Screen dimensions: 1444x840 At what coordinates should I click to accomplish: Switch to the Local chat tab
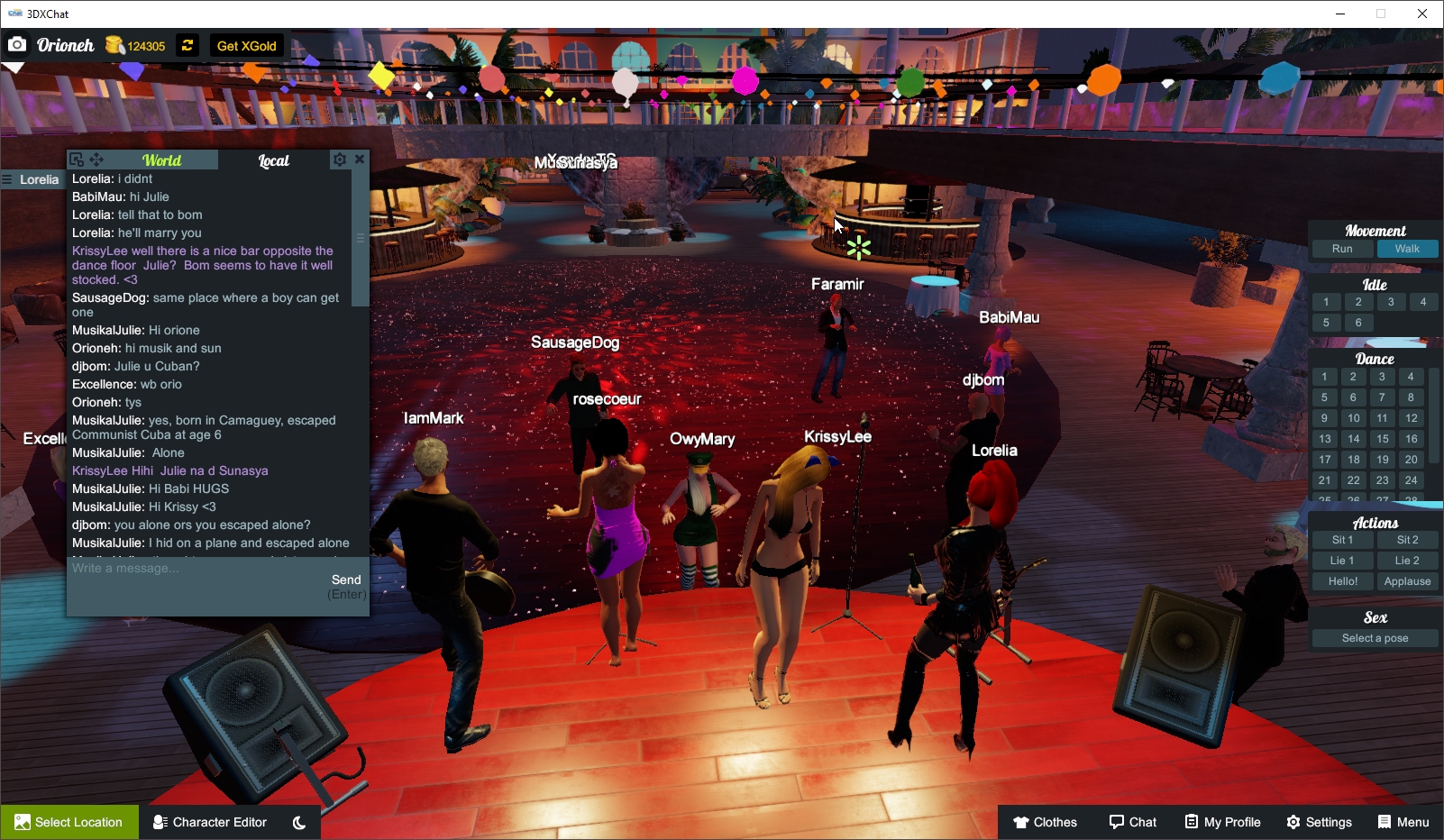click(x=273, y=160)
